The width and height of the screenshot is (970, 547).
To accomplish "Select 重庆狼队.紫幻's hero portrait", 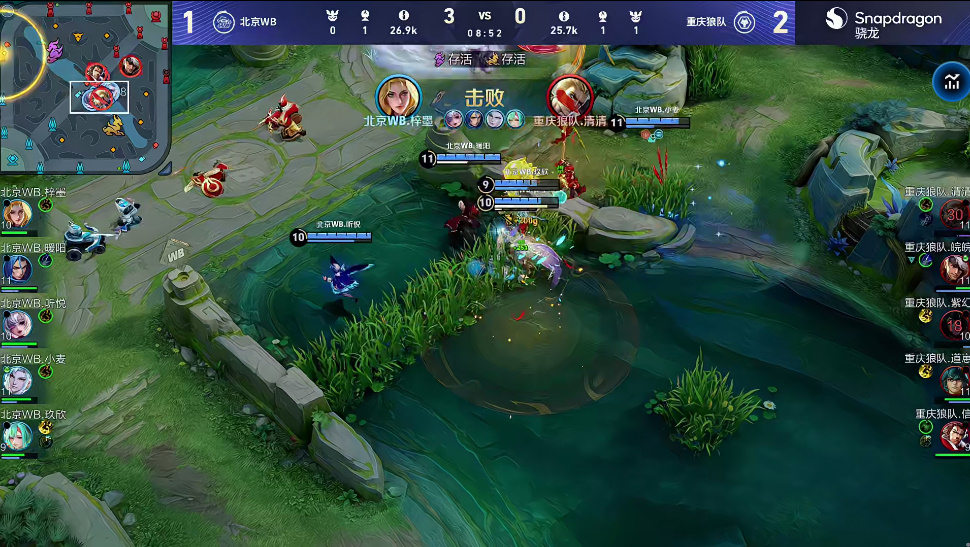I will 953,324.
